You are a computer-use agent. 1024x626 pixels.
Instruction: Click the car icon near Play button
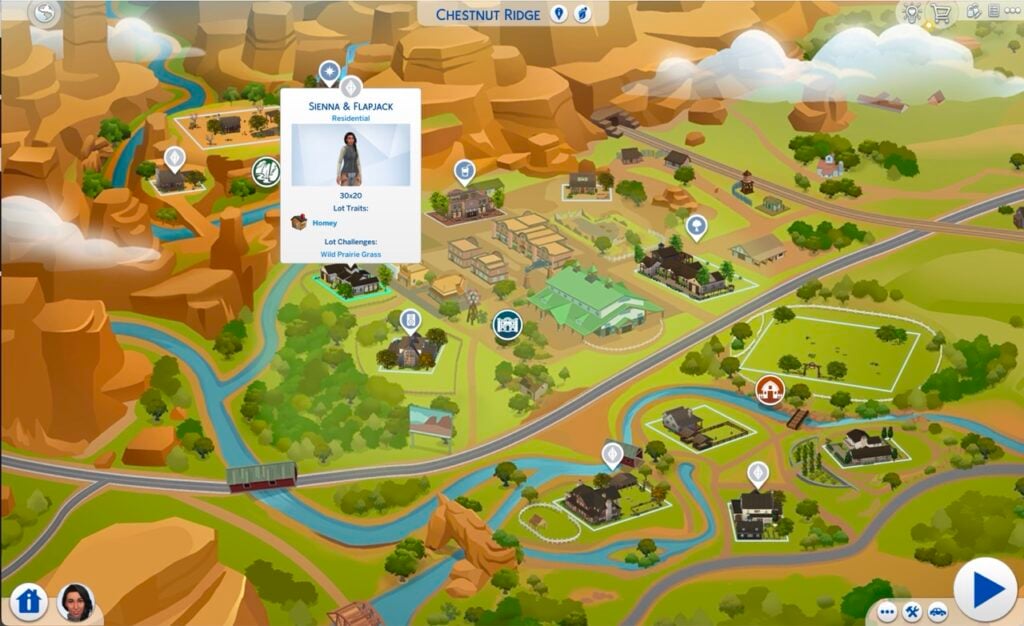coord(937,611)
